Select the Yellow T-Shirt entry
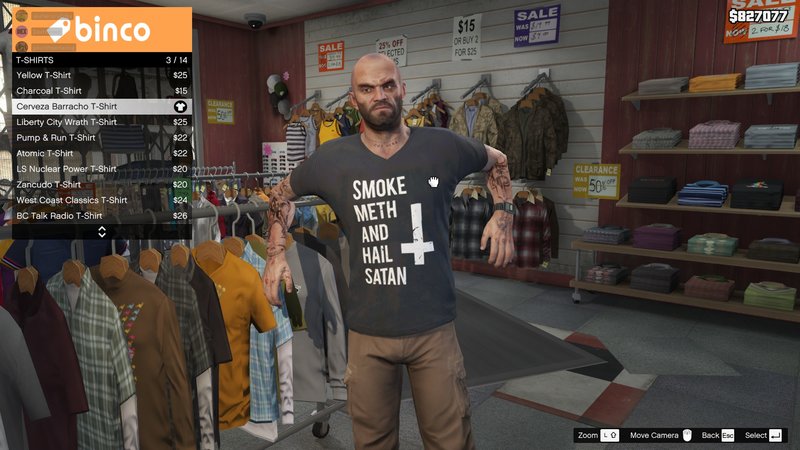Screen dimensions: 800x450 point(100,75)
